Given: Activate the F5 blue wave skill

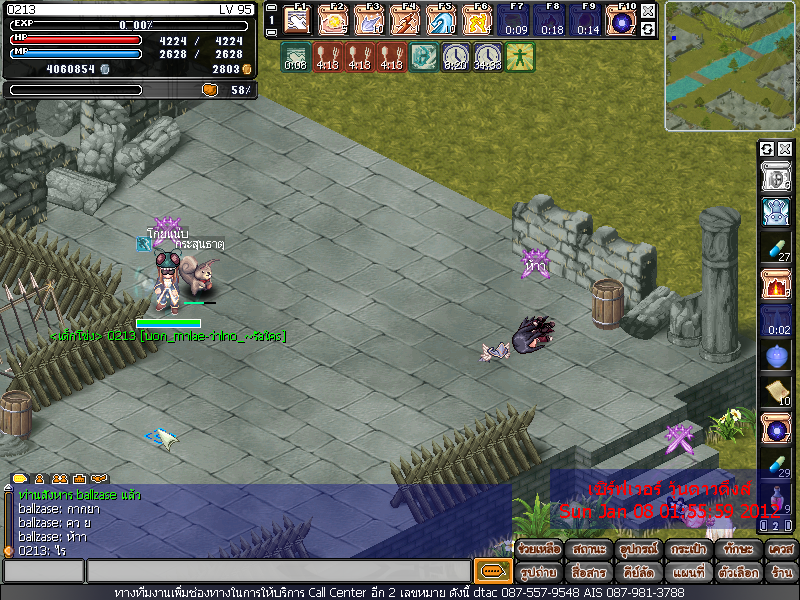Looking at the screenshot, I should click(441, 20).
